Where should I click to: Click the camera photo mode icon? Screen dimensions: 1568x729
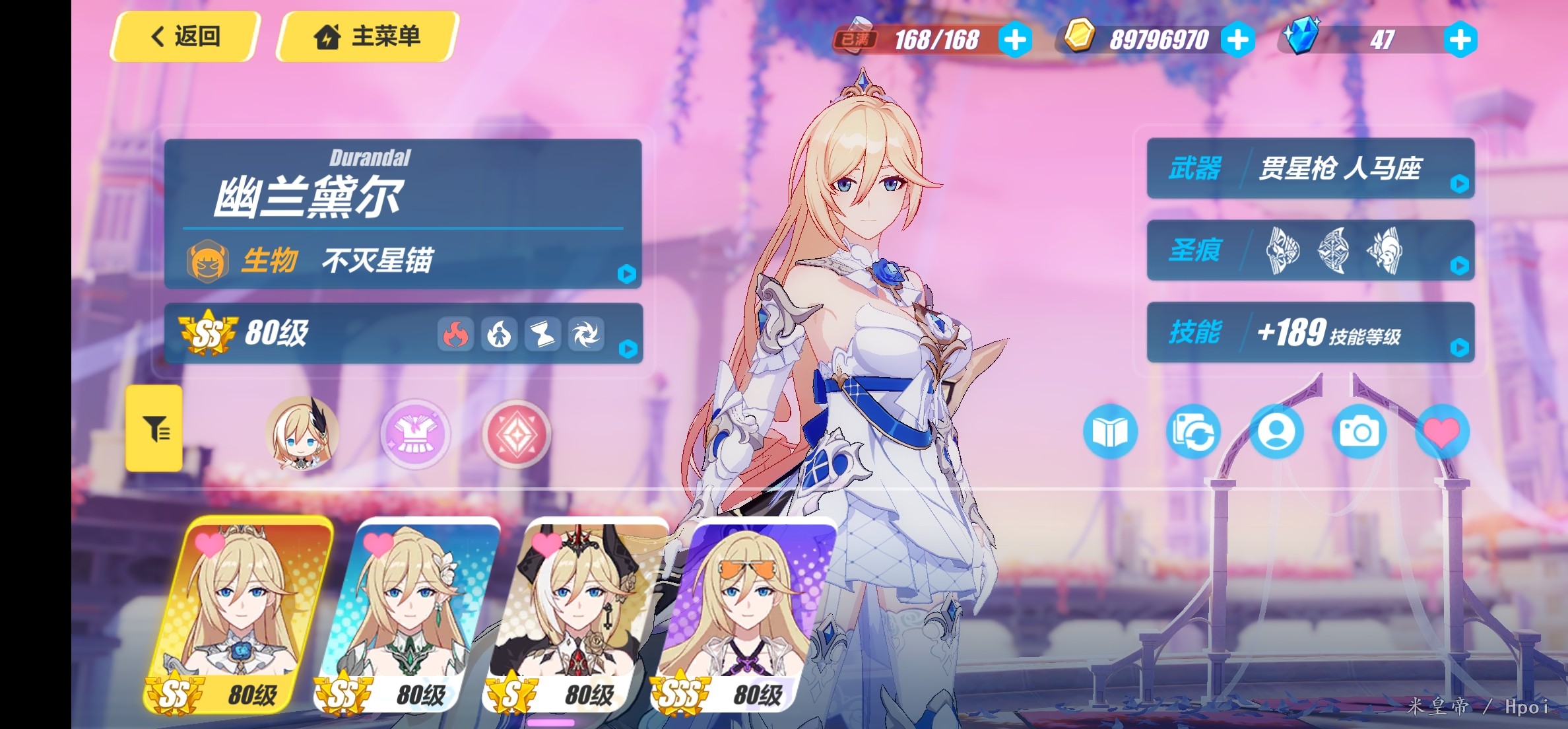pyautogui.click(x=1359, y=433)
